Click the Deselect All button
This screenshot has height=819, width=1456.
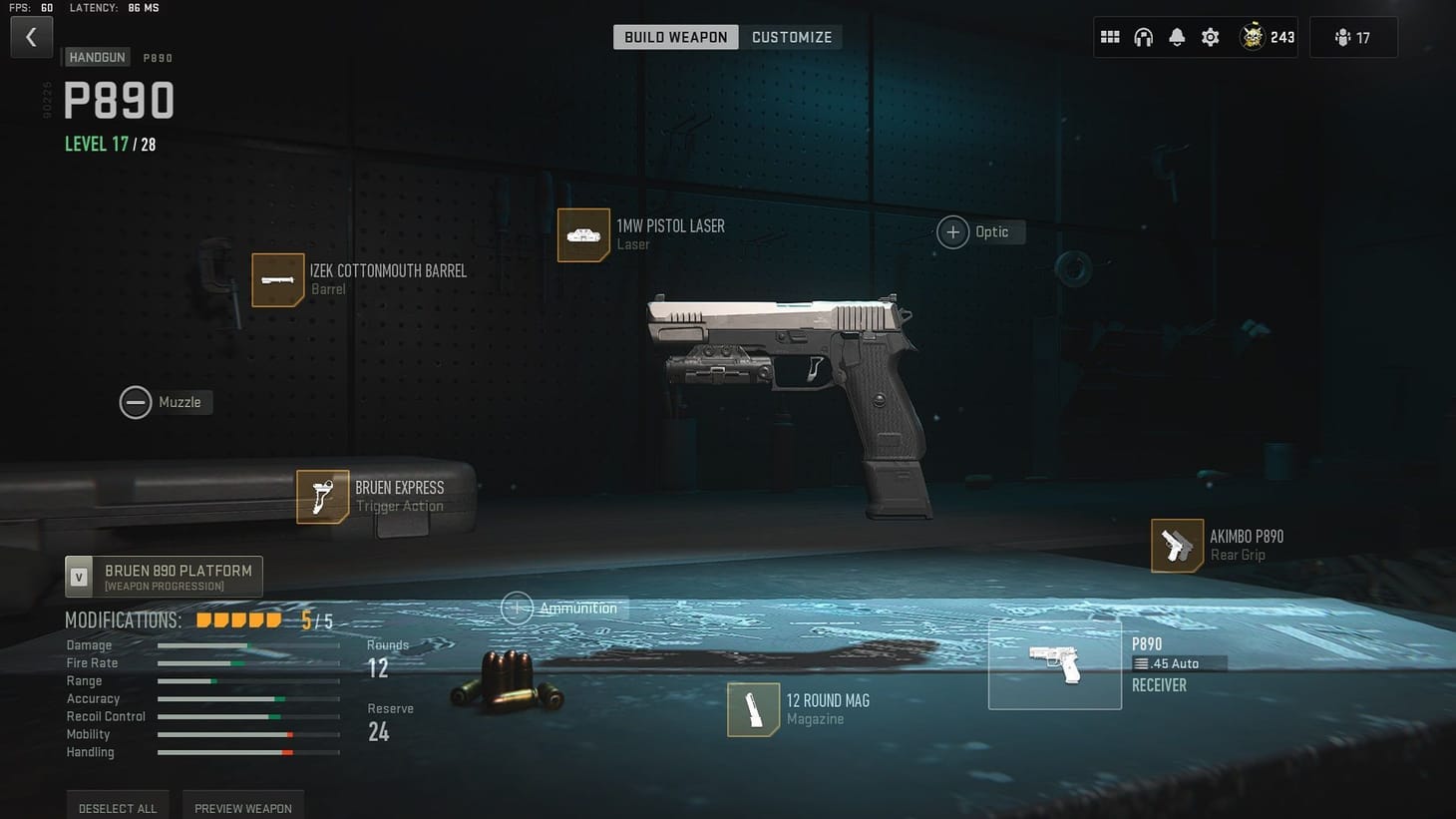coord(117,808)
